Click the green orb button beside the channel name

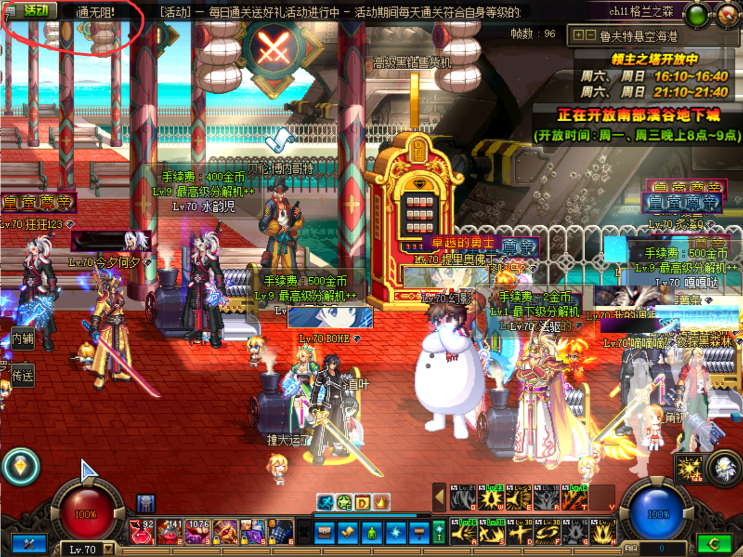pyautogui.click(x=695, y=13)
